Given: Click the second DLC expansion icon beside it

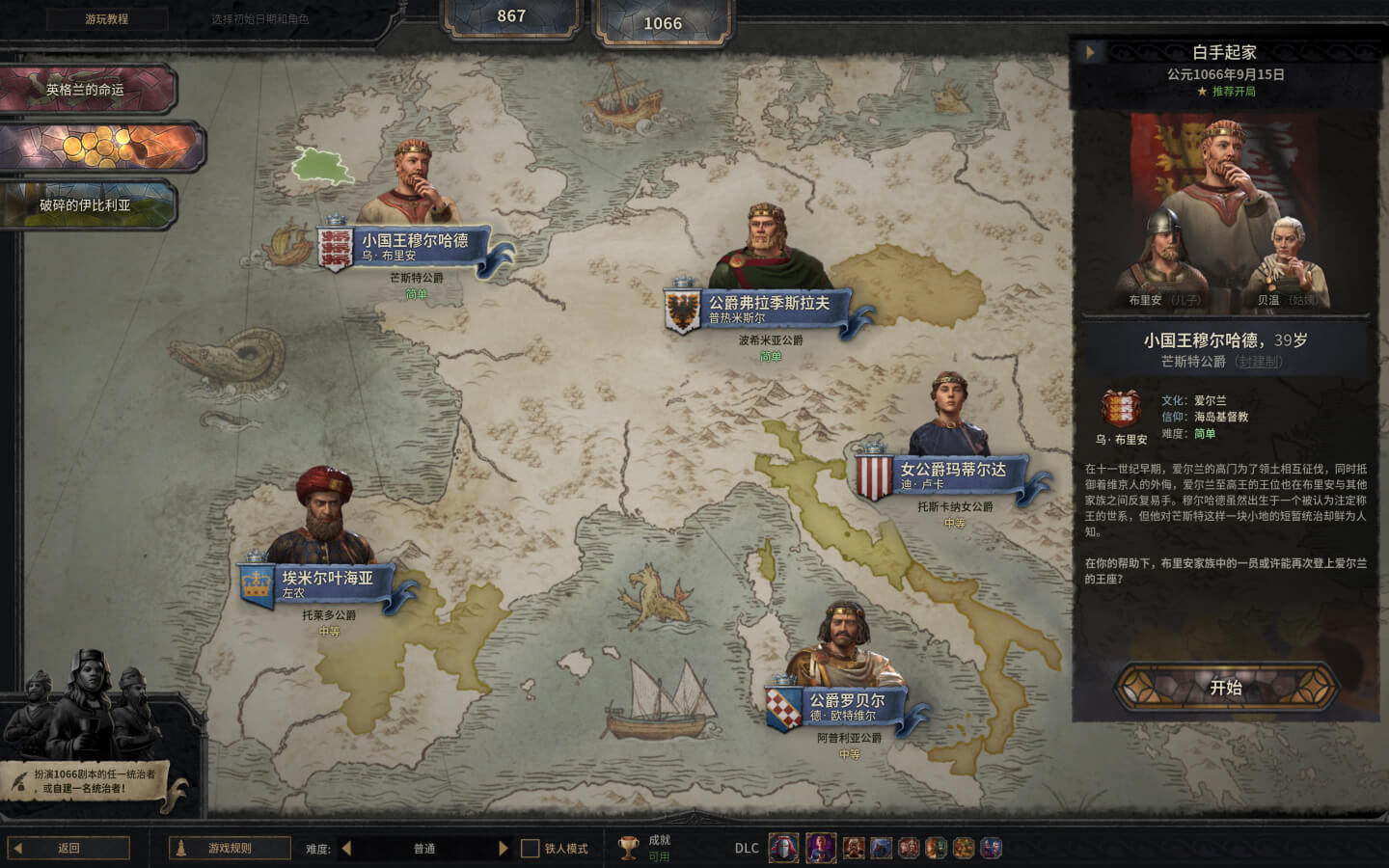Looking at the screenshot, I should 820,849.
